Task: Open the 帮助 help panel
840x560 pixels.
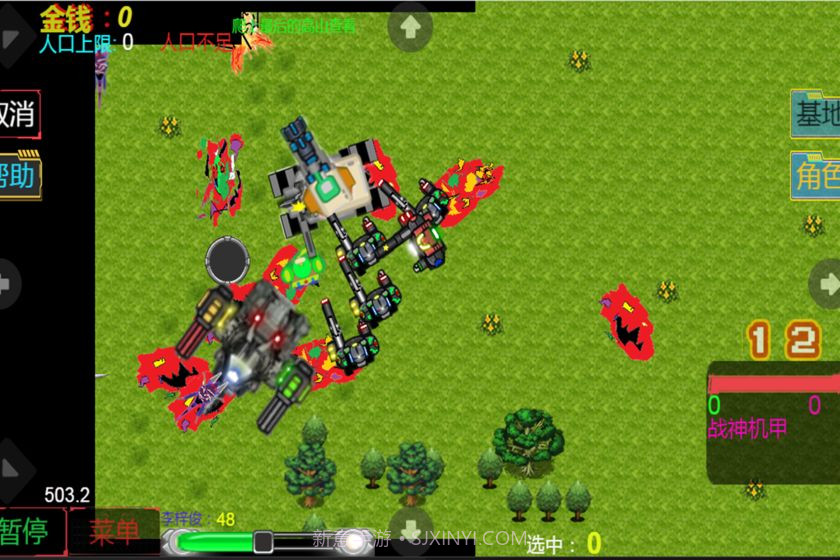Action: tap(18, 176)
